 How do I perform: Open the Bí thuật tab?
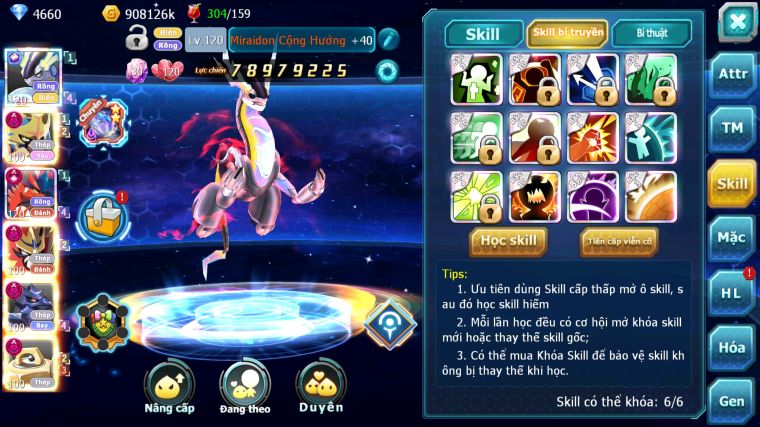click(x=651, y=33)
